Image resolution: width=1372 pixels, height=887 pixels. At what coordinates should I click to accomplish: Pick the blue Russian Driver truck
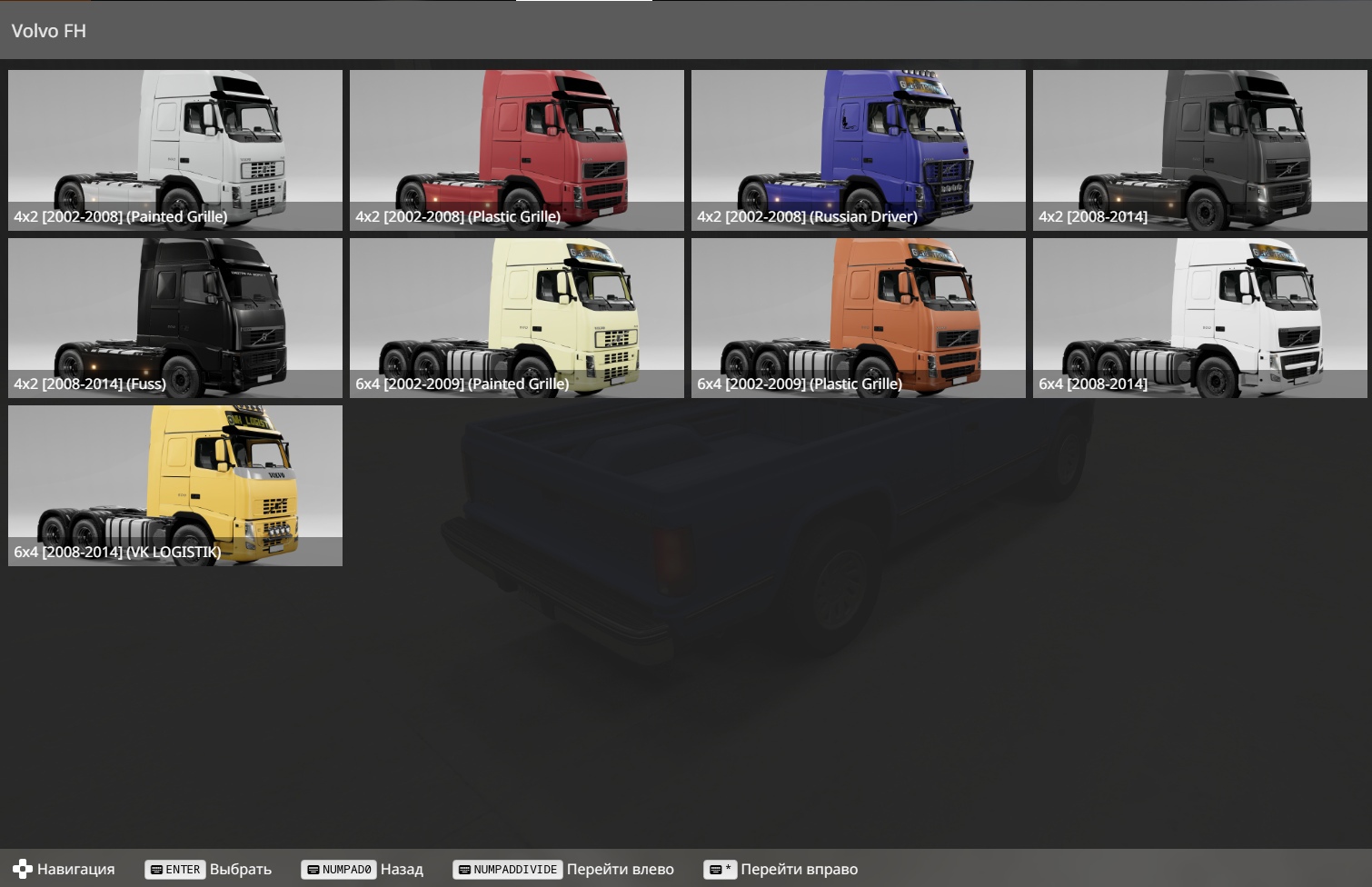[x=858, y=150]
